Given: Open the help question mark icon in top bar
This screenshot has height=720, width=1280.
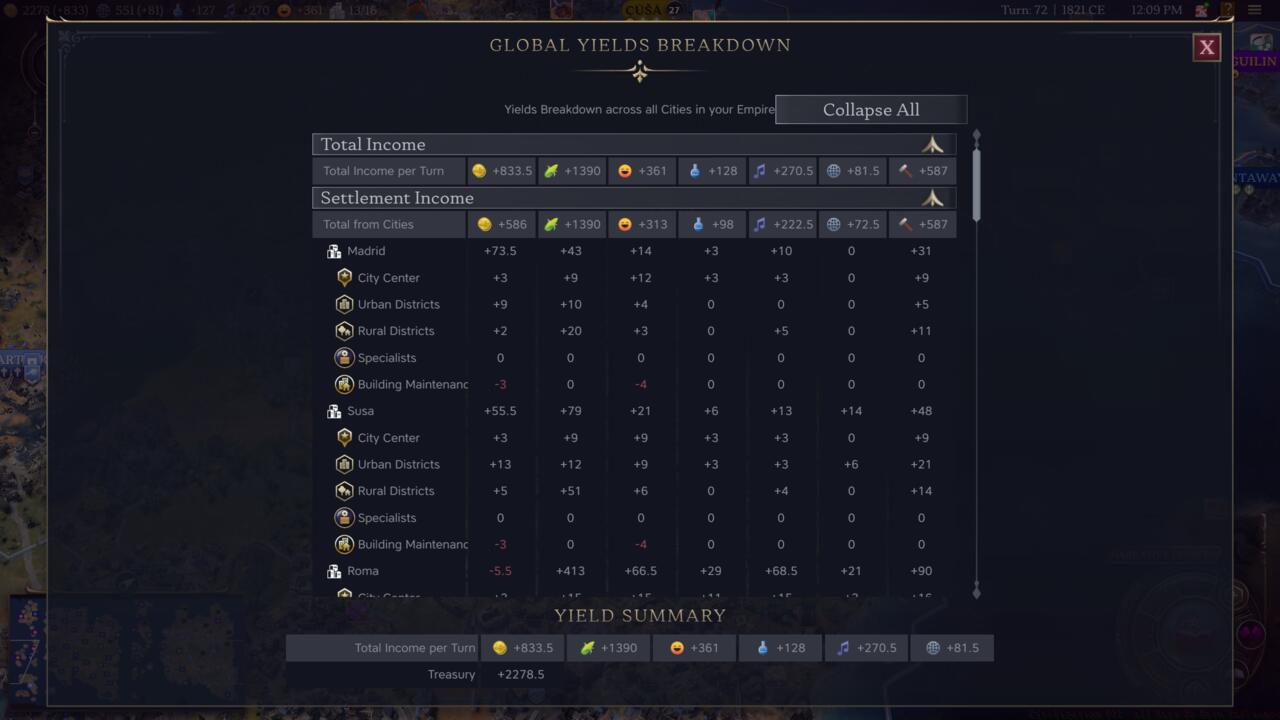Looking at the screenshot, I should click(1226, 10).
